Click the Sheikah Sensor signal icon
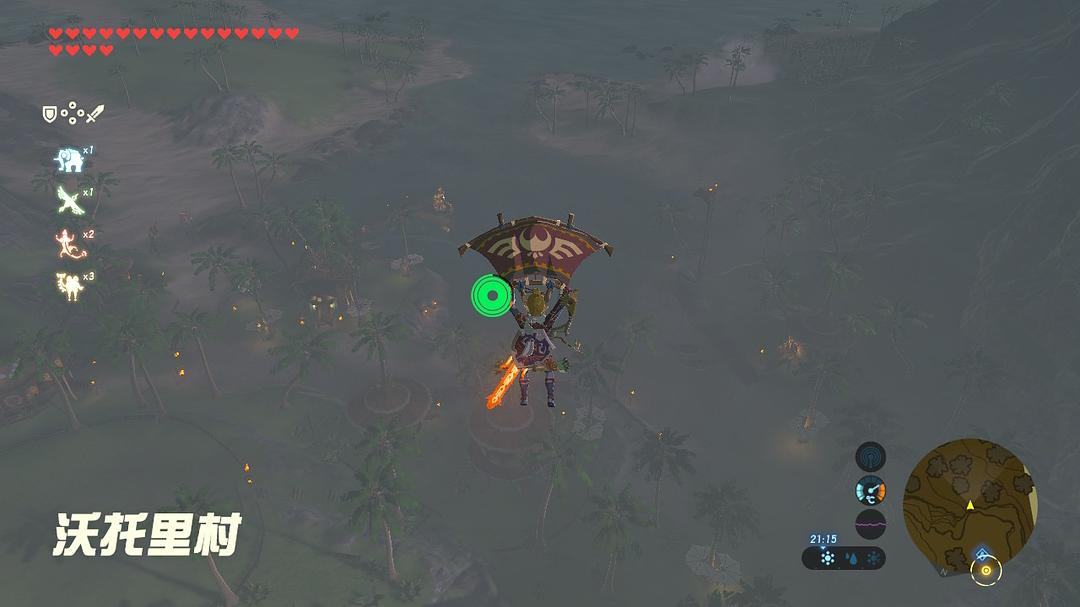The image size is (1080, 607). (x=870, y=457)
